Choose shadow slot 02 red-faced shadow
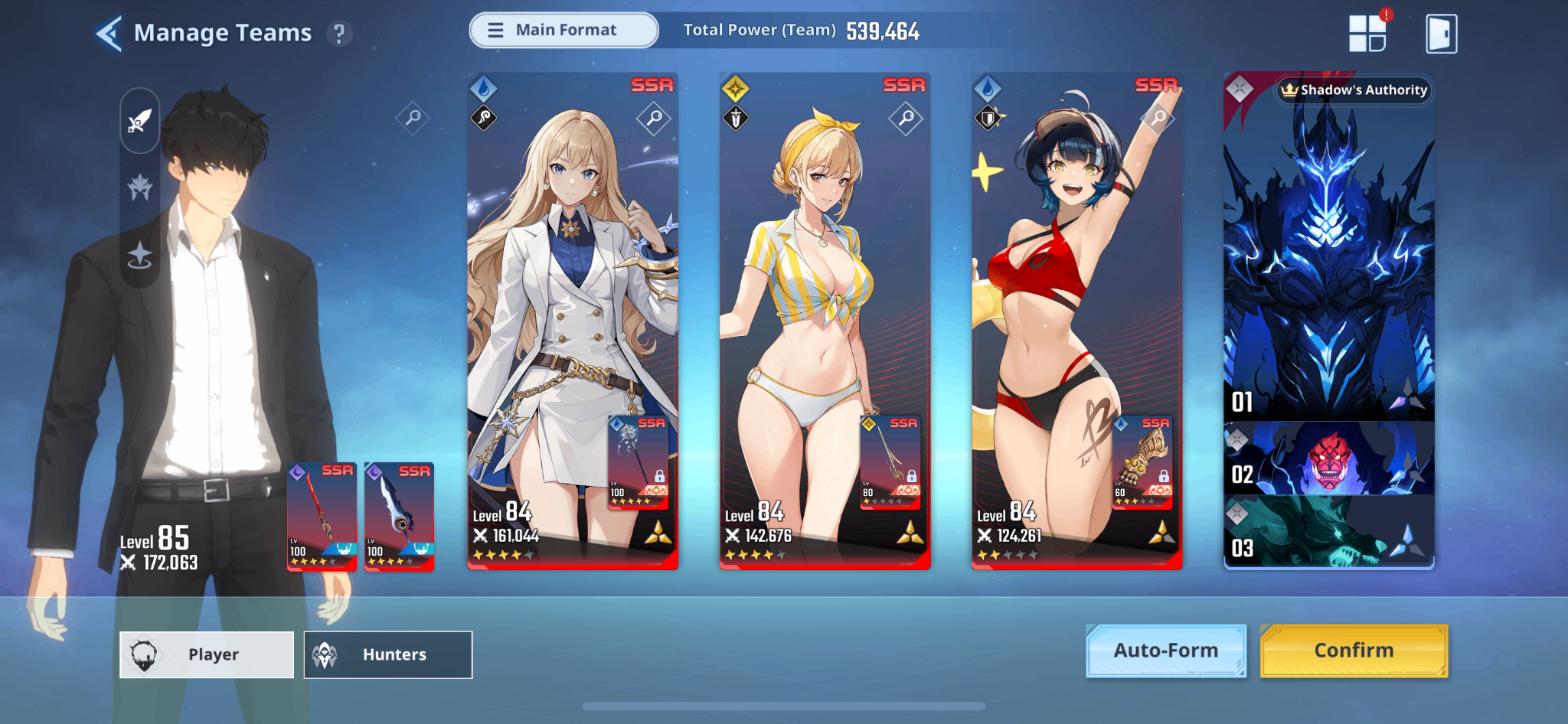 click(1328, 459)
